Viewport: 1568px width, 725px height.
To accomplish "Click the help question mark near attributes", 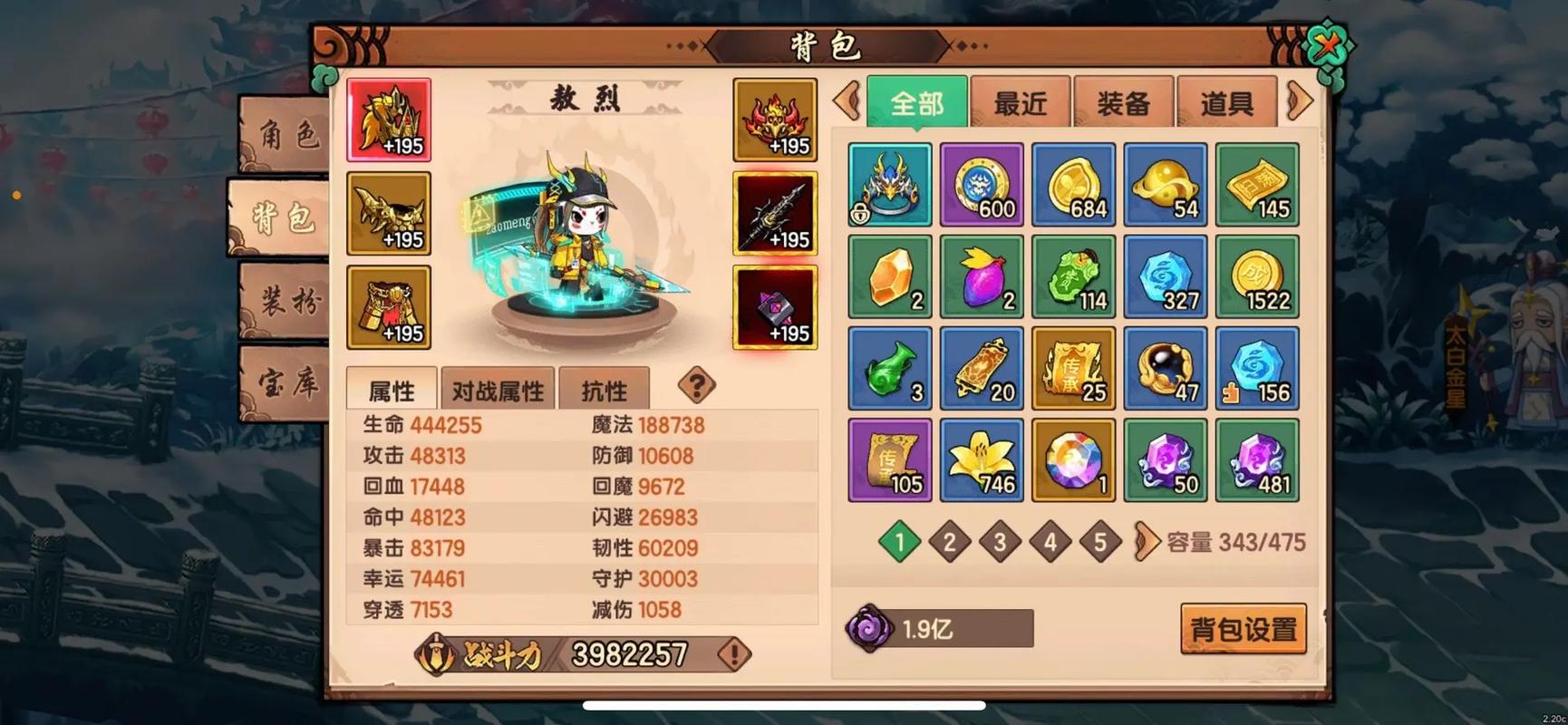I will (694, 387).
